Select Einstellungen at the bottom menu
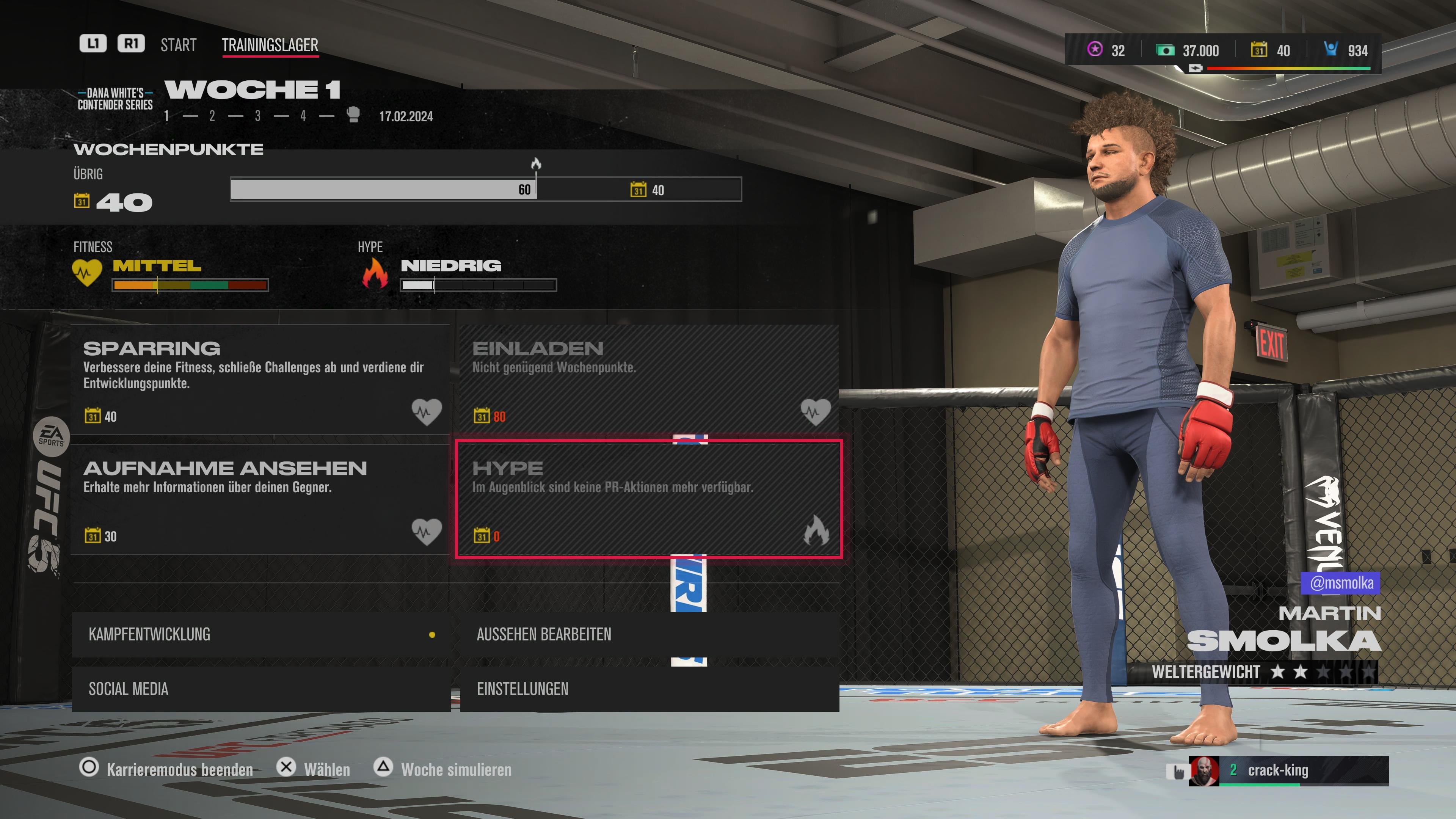1456x819 pixels. 523,689
